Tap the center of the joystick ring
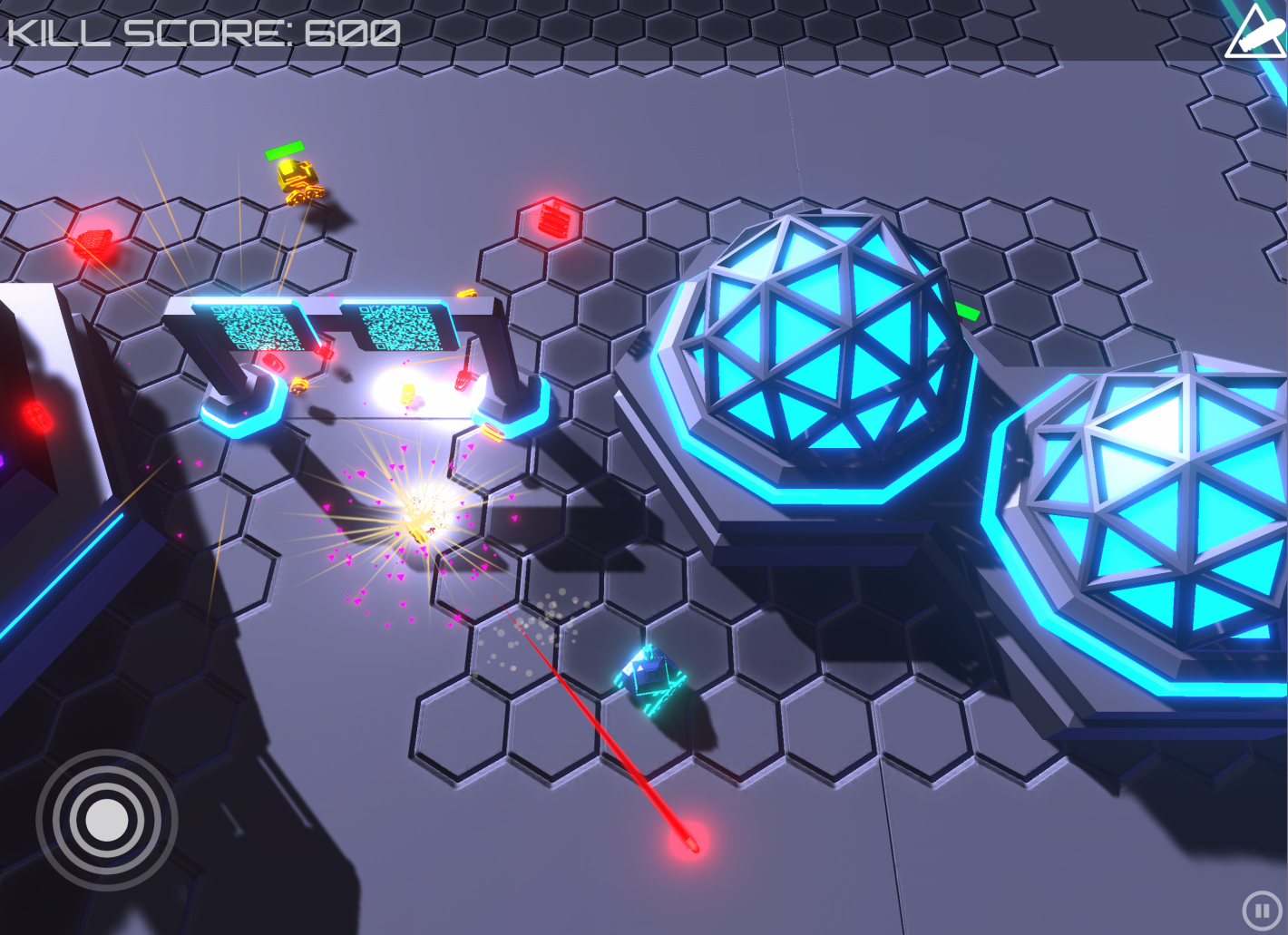Screen dimensions: 1288x935 pyautogui.click(x=107, y=819)
